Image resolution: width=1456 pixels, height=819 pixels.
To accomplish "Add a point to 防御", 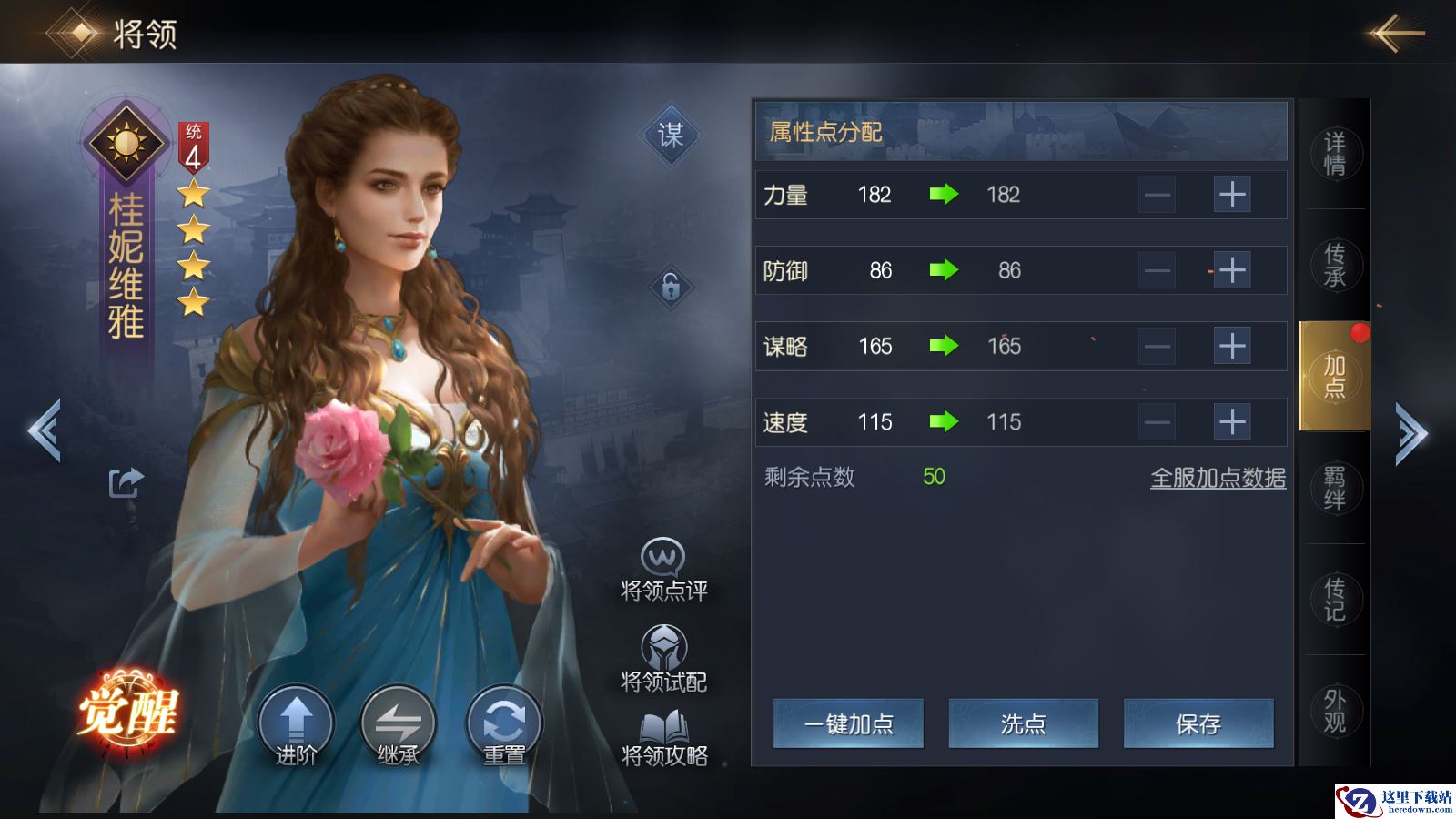I will click(1232, 270).
